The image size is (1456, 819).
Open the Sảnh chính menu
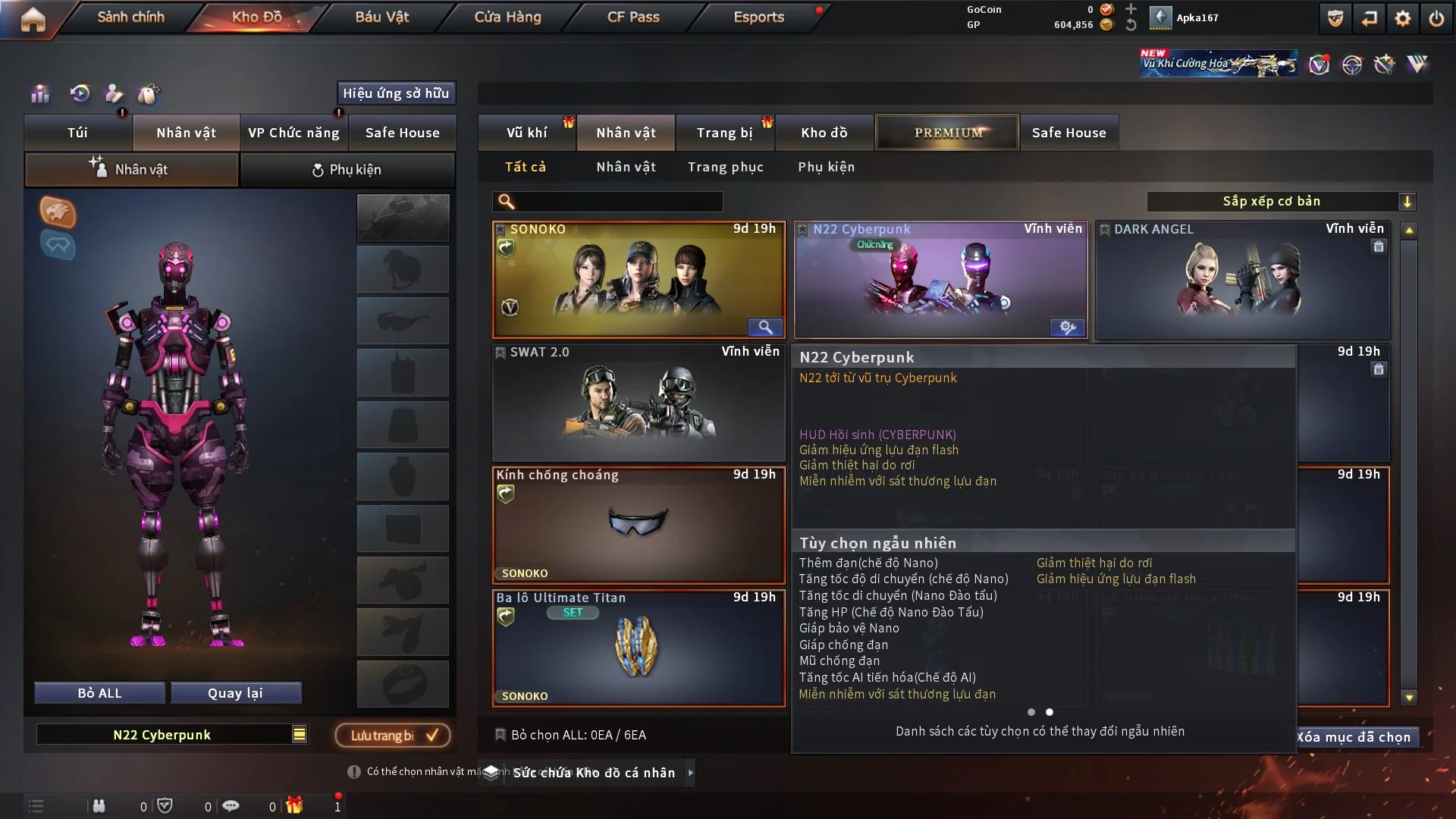[130, 17]
